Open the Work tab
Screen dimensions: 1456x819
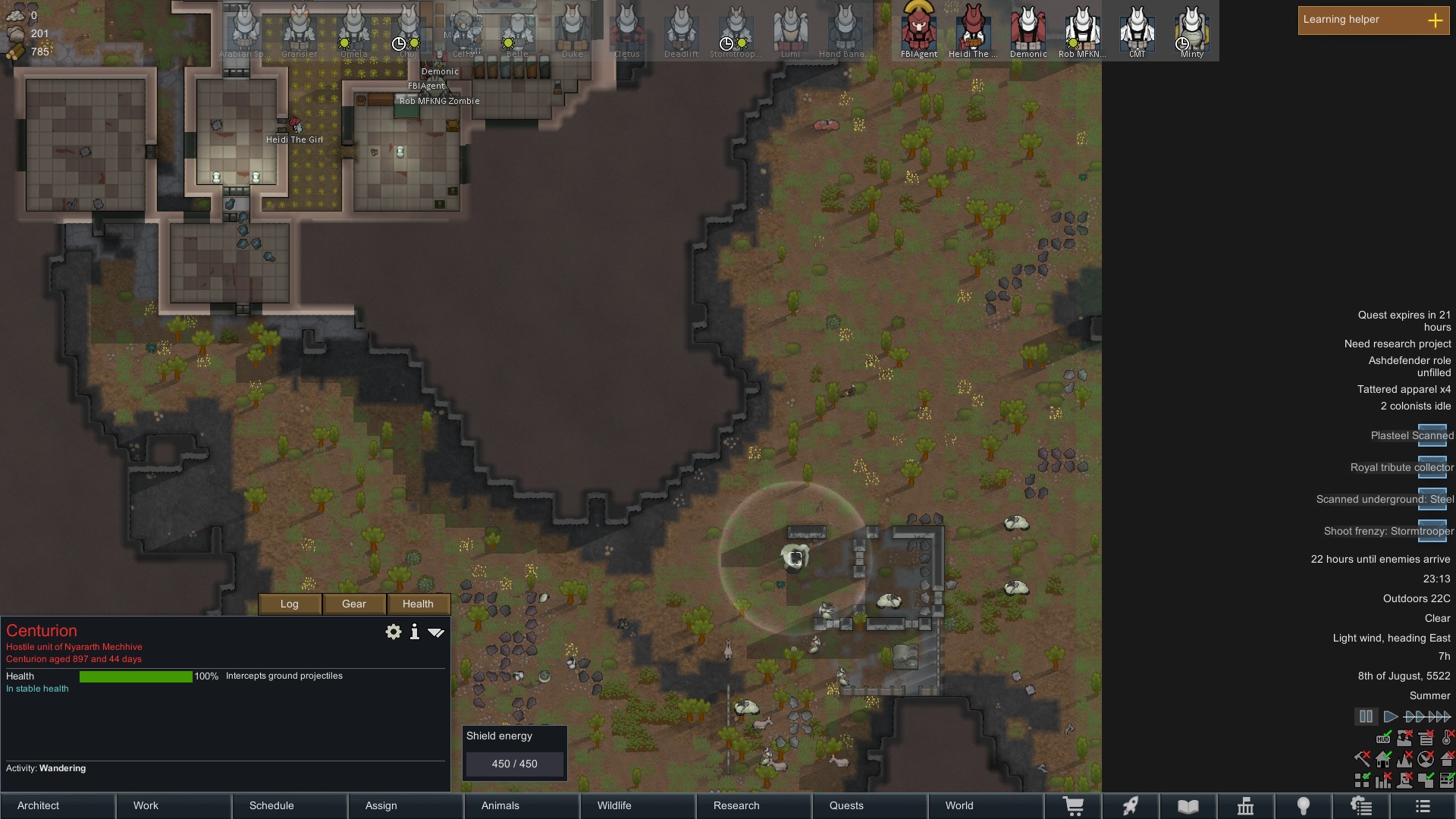coord(174,805)
